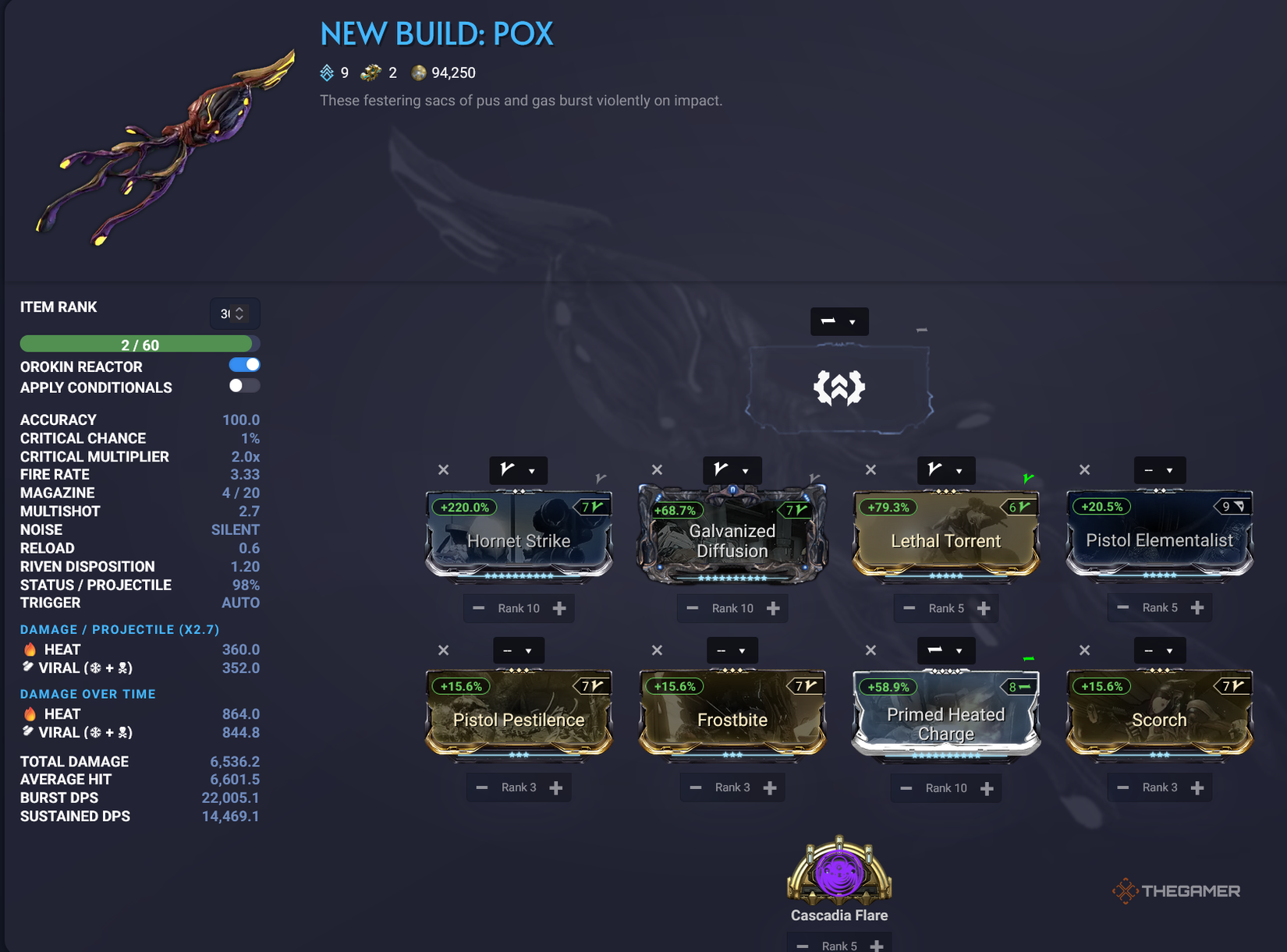Enable the Apply Conditionals toggle

point(243,386)
